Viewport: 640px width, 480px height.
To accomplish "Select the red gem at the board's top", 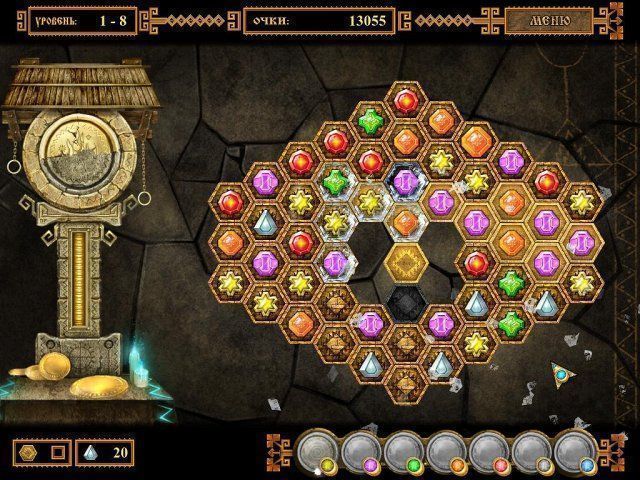I will pyautogui.click(x=405, y=100).
